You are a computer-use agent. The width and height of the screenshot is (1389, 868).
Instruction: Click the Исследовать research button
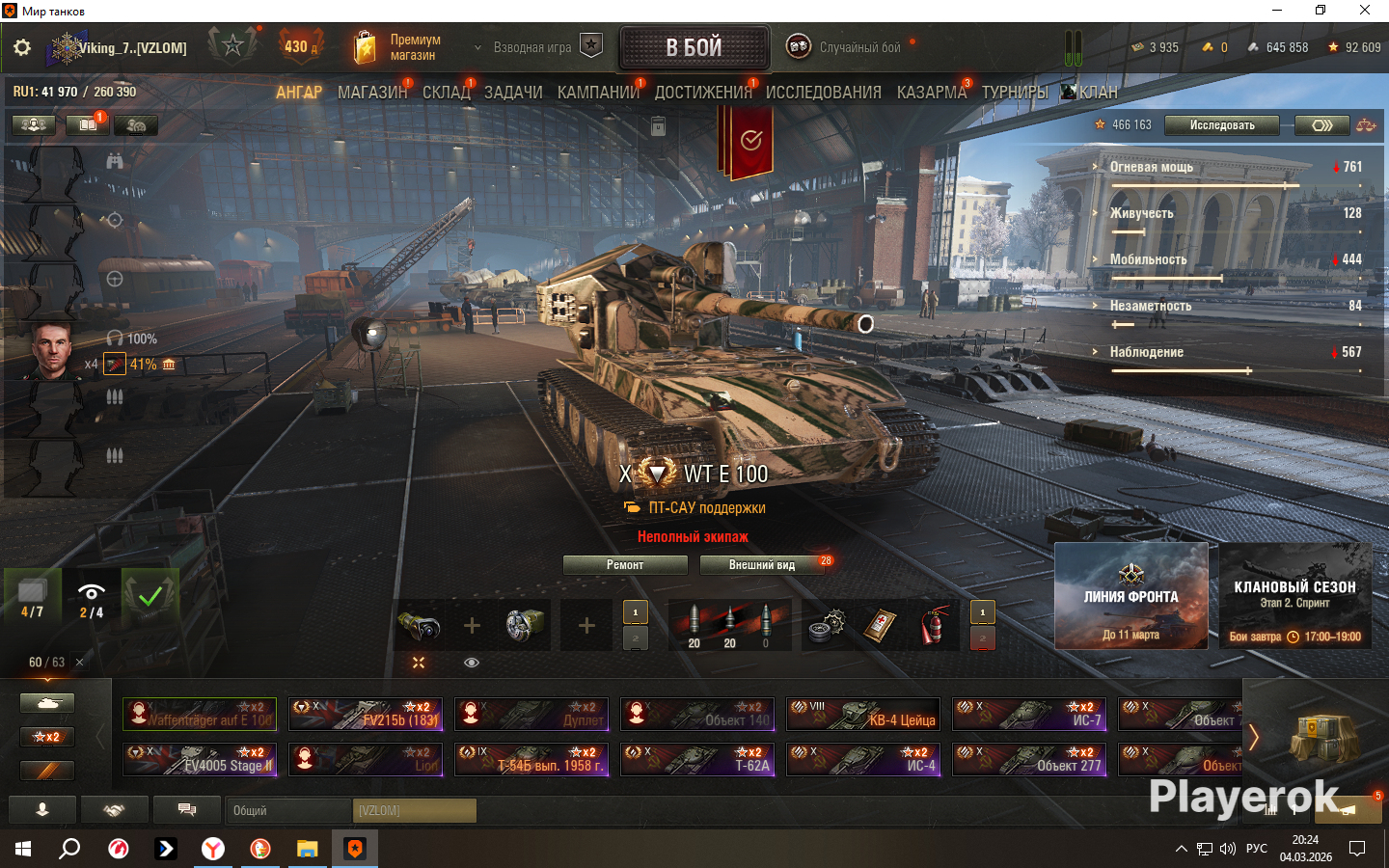pyautogui.click(x=1221, y=125)
